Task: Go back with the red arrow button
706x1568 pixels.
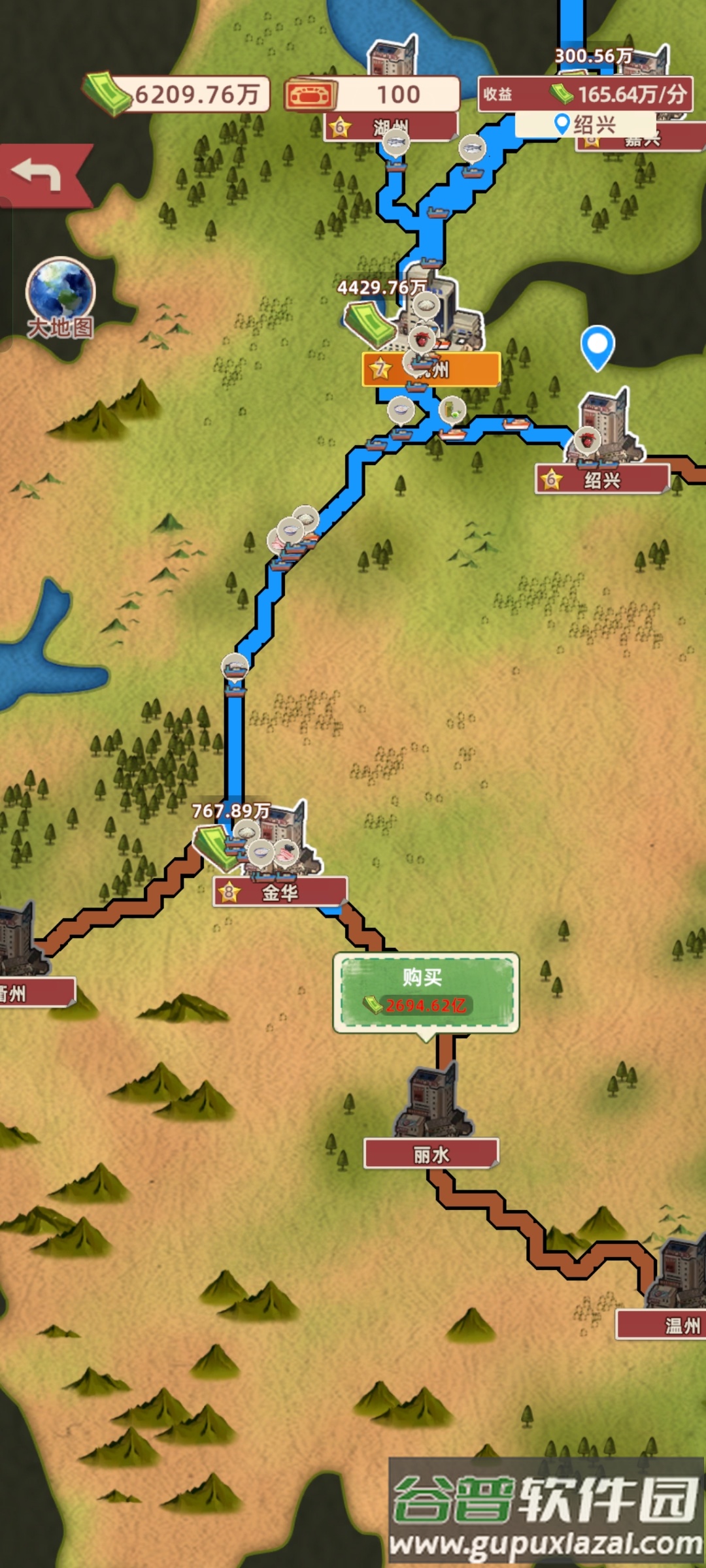Action: tap(39, 175)
